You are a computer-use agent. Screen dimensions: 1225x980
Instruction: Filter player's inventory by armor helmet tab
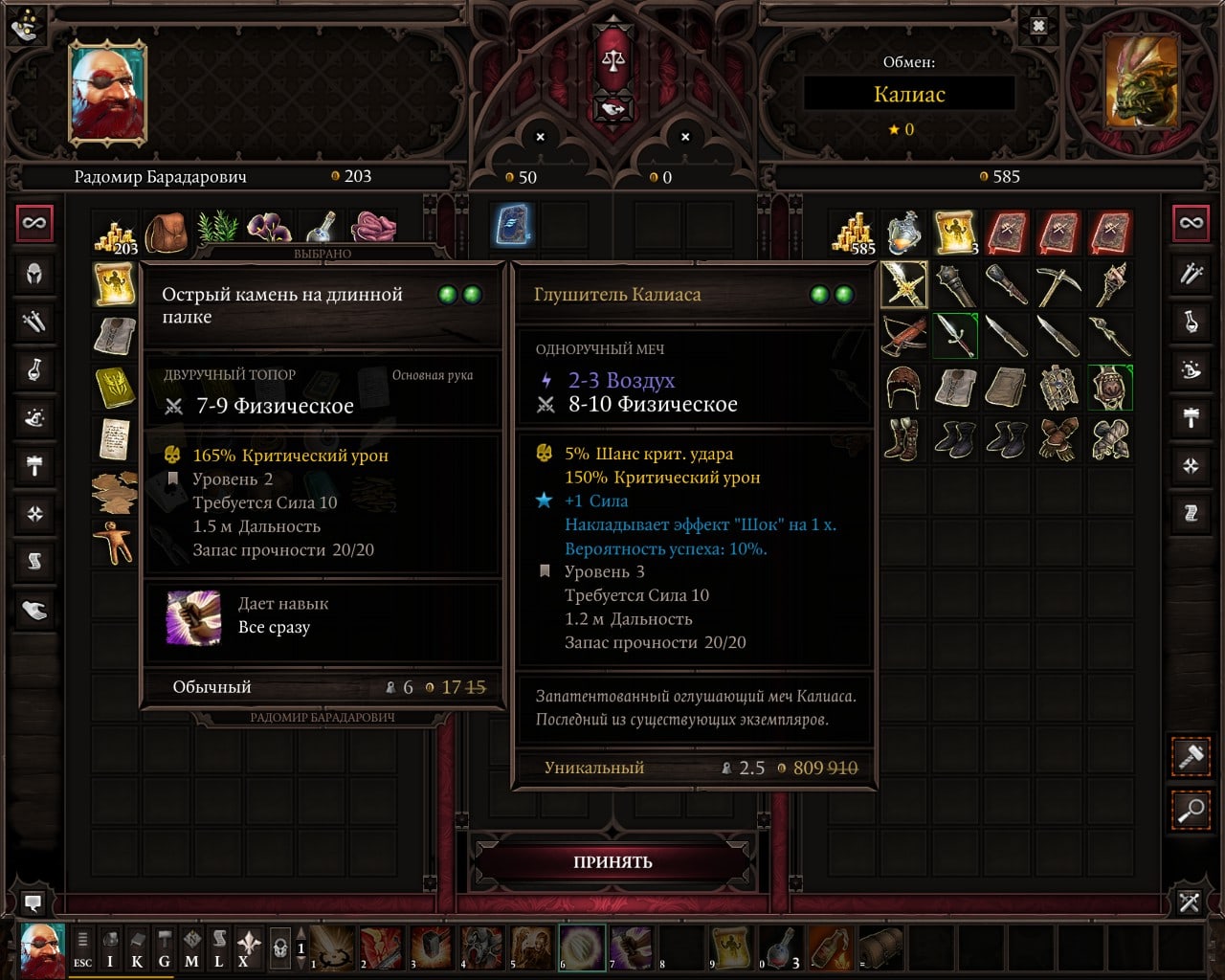[34, 274]
